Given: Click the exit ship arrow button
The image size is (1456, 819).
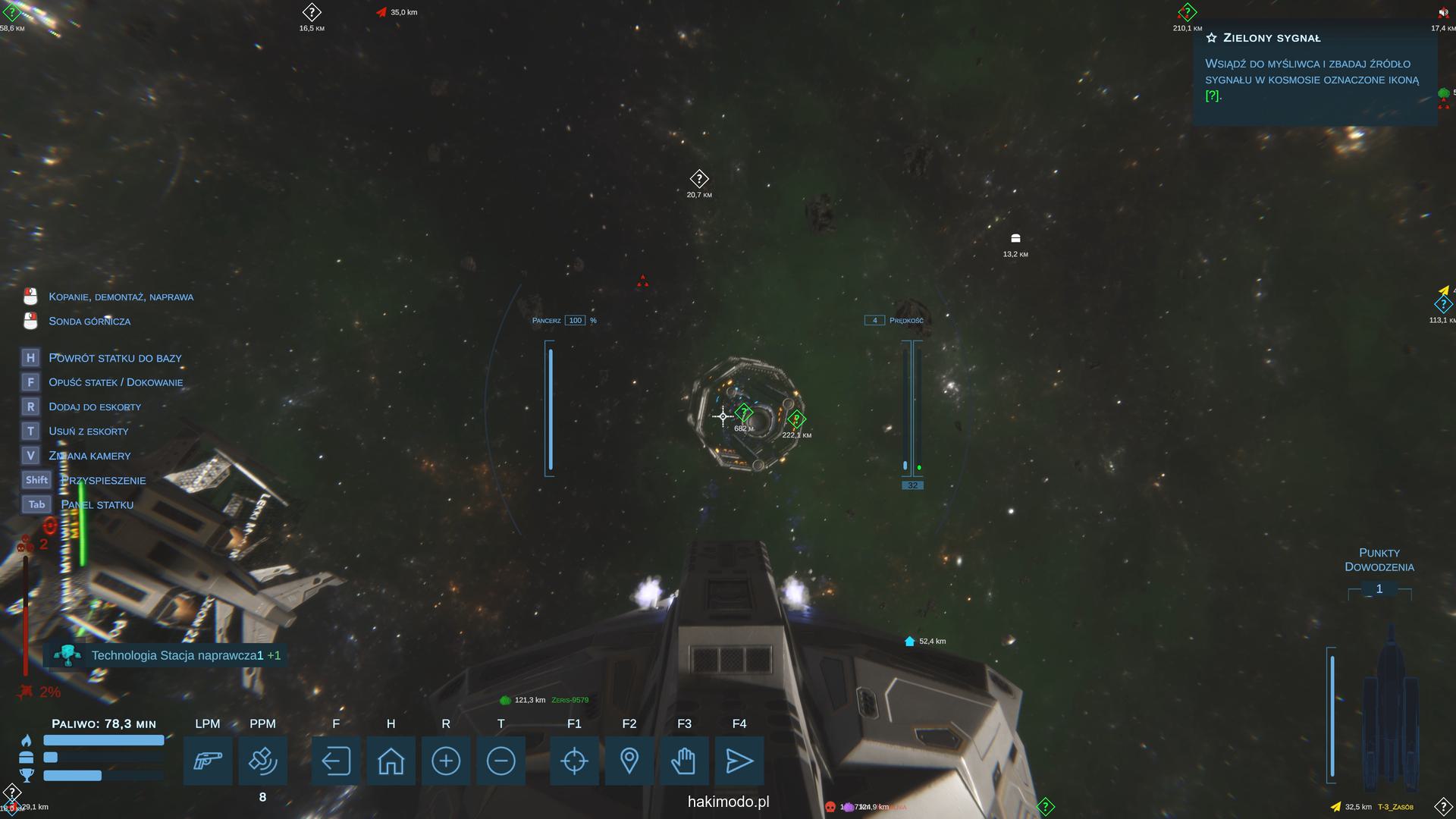Looking at the screenshot, I should 336,761.
